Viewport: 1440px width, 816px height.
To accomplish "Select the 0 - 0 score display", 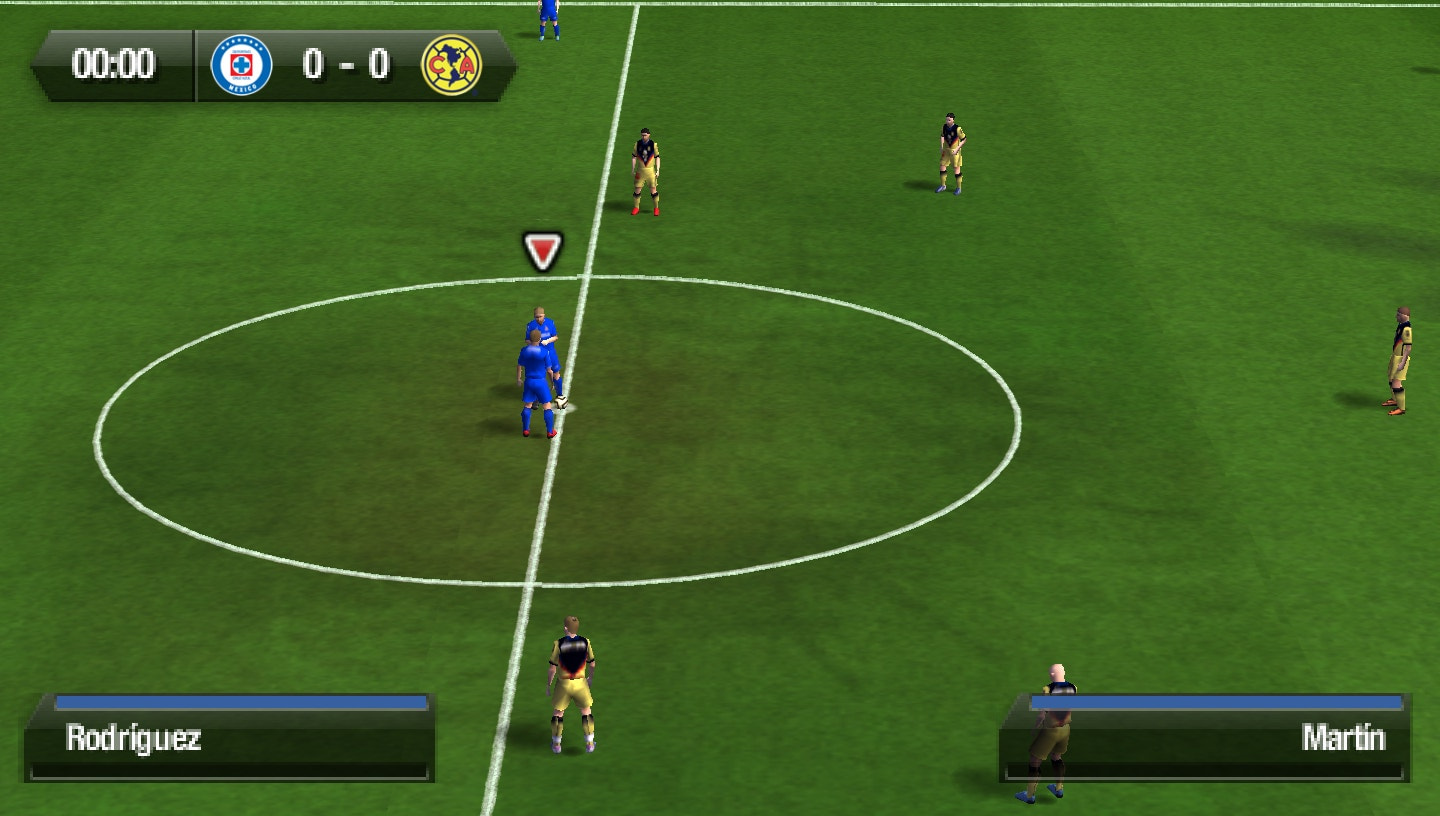I will 347,65.
